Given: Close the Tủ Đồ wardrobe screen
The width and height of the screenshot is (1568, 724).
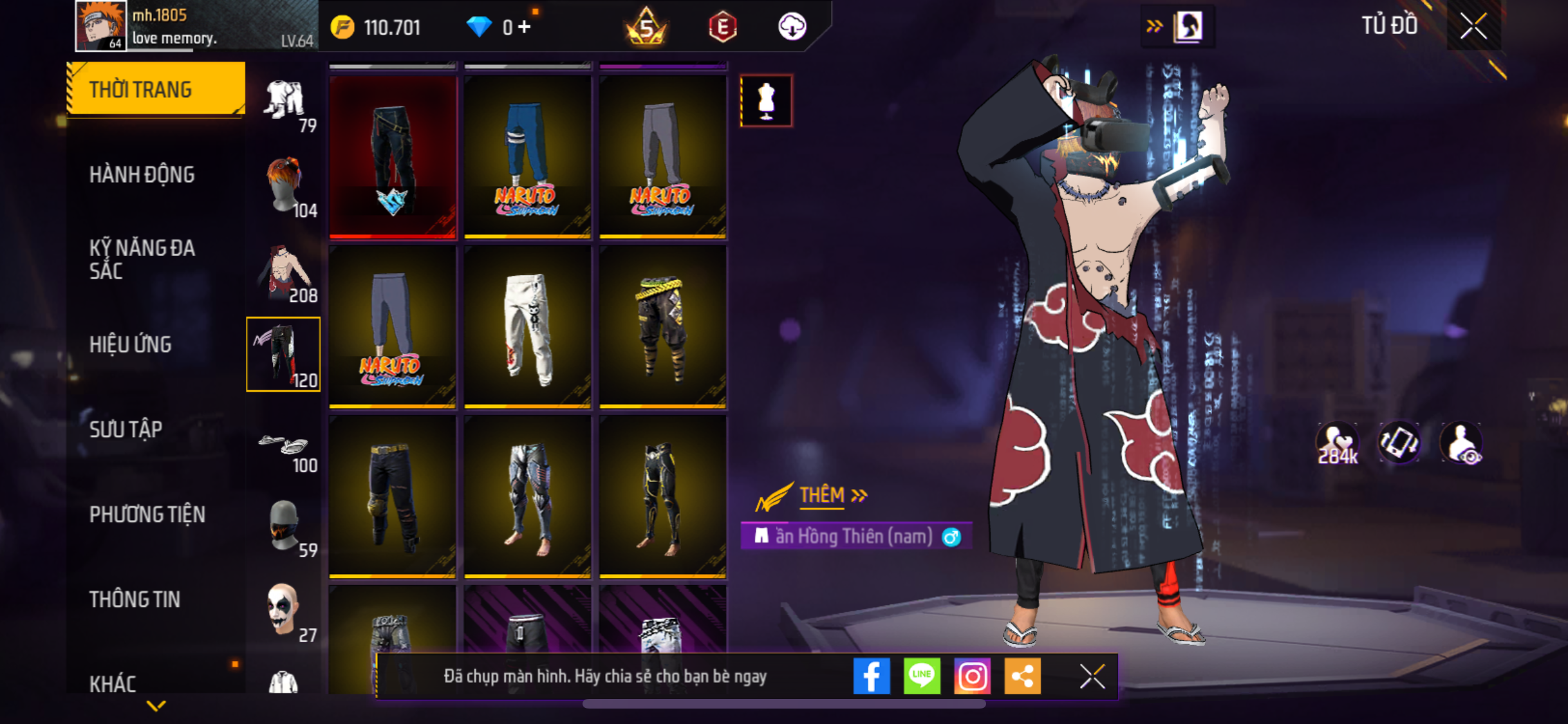Looking at the screenshot, I should pyautogui.click(x=1473, y=27).
